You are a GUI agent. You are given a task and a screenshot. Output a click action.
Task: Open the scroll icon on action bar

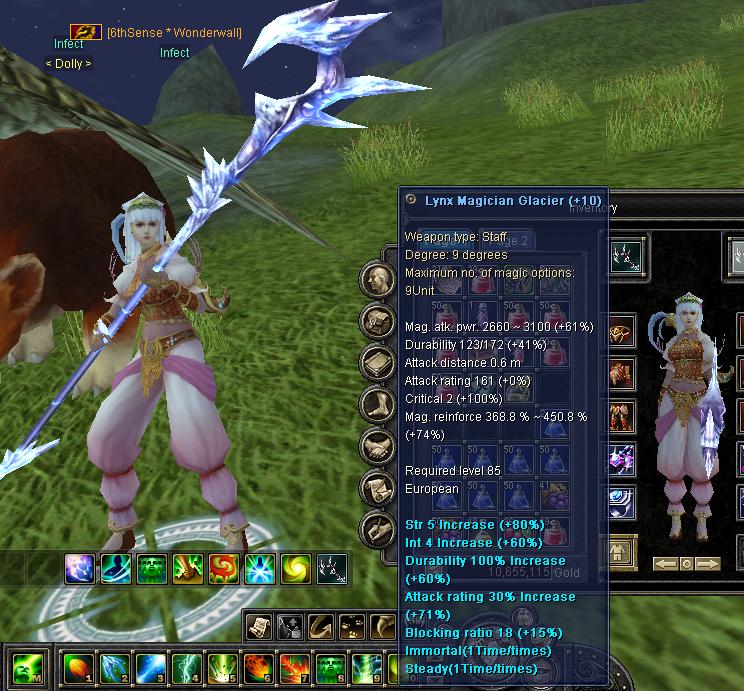[257, 625]
